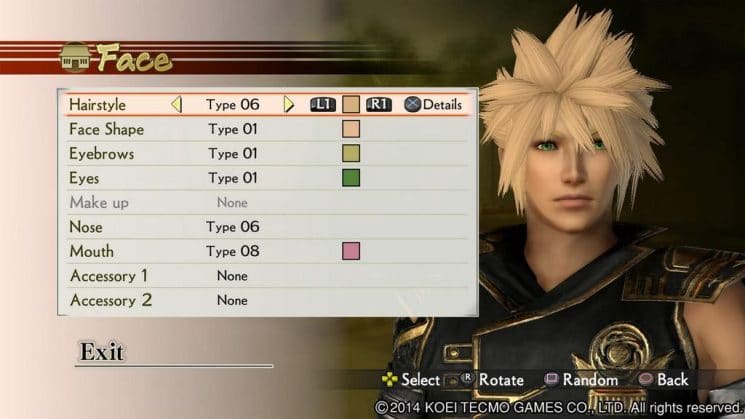Pick the Hairstyle color swatch

click(351, 104)
